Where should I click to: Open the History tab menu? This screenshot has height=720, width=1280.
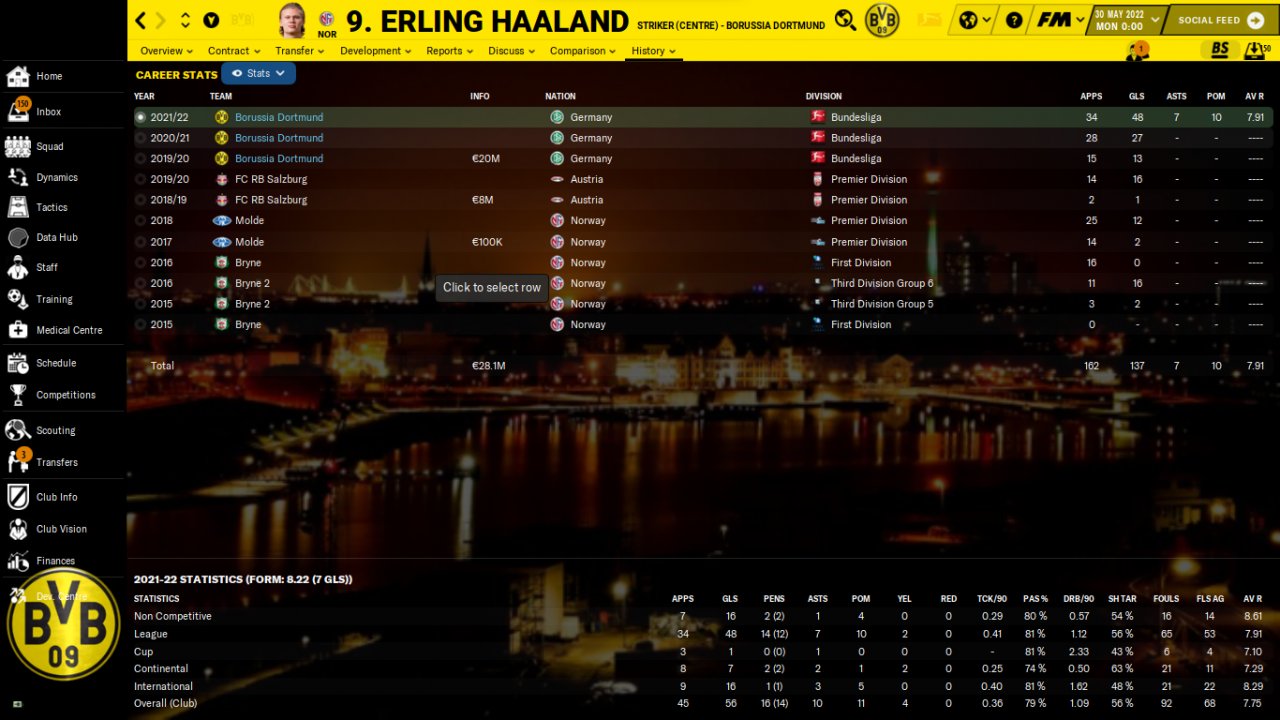(x=653, y=51)
